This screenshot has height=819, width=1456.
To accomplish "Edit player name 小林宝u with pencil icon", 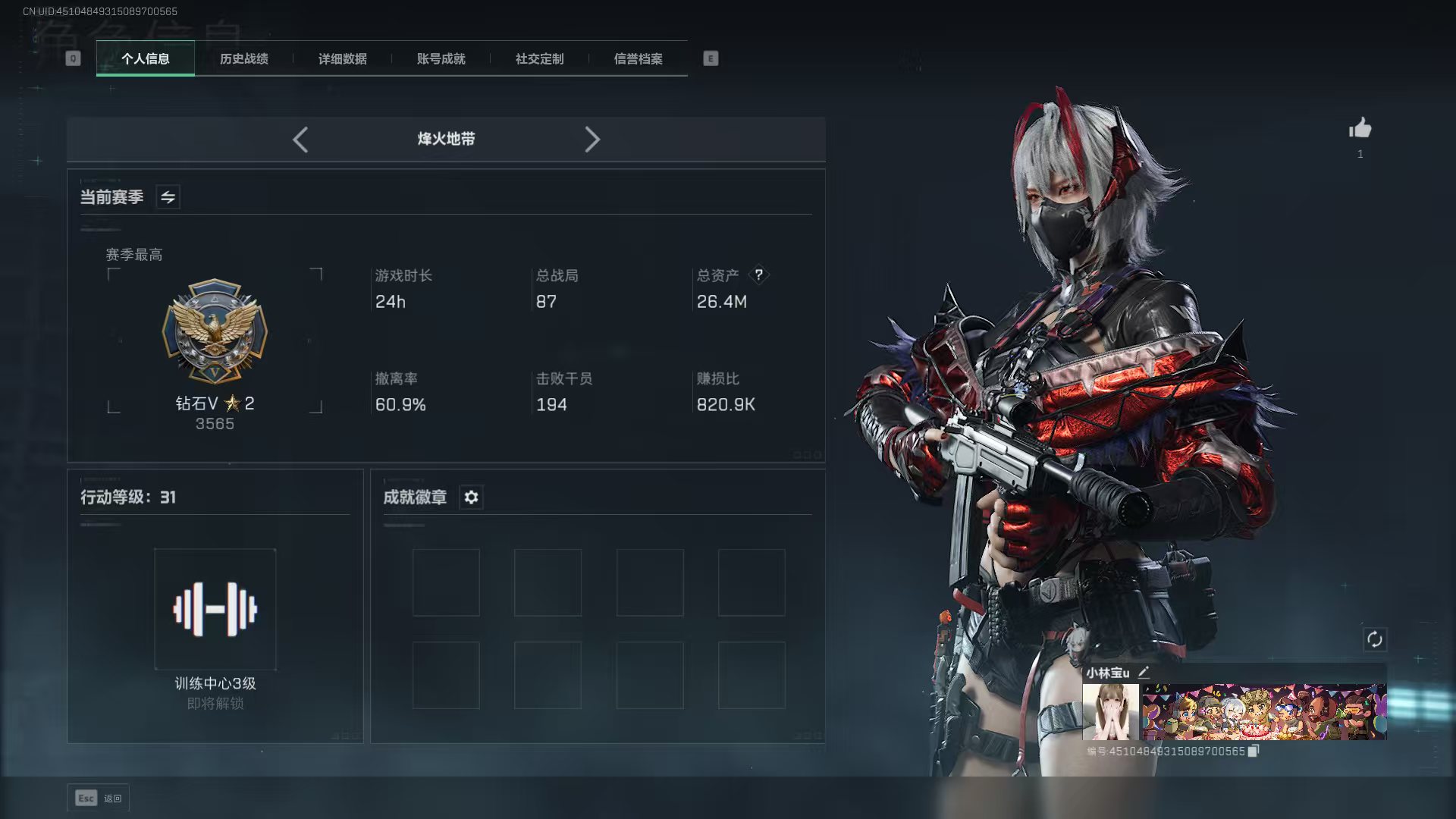I will click(x=1144, y=671).
